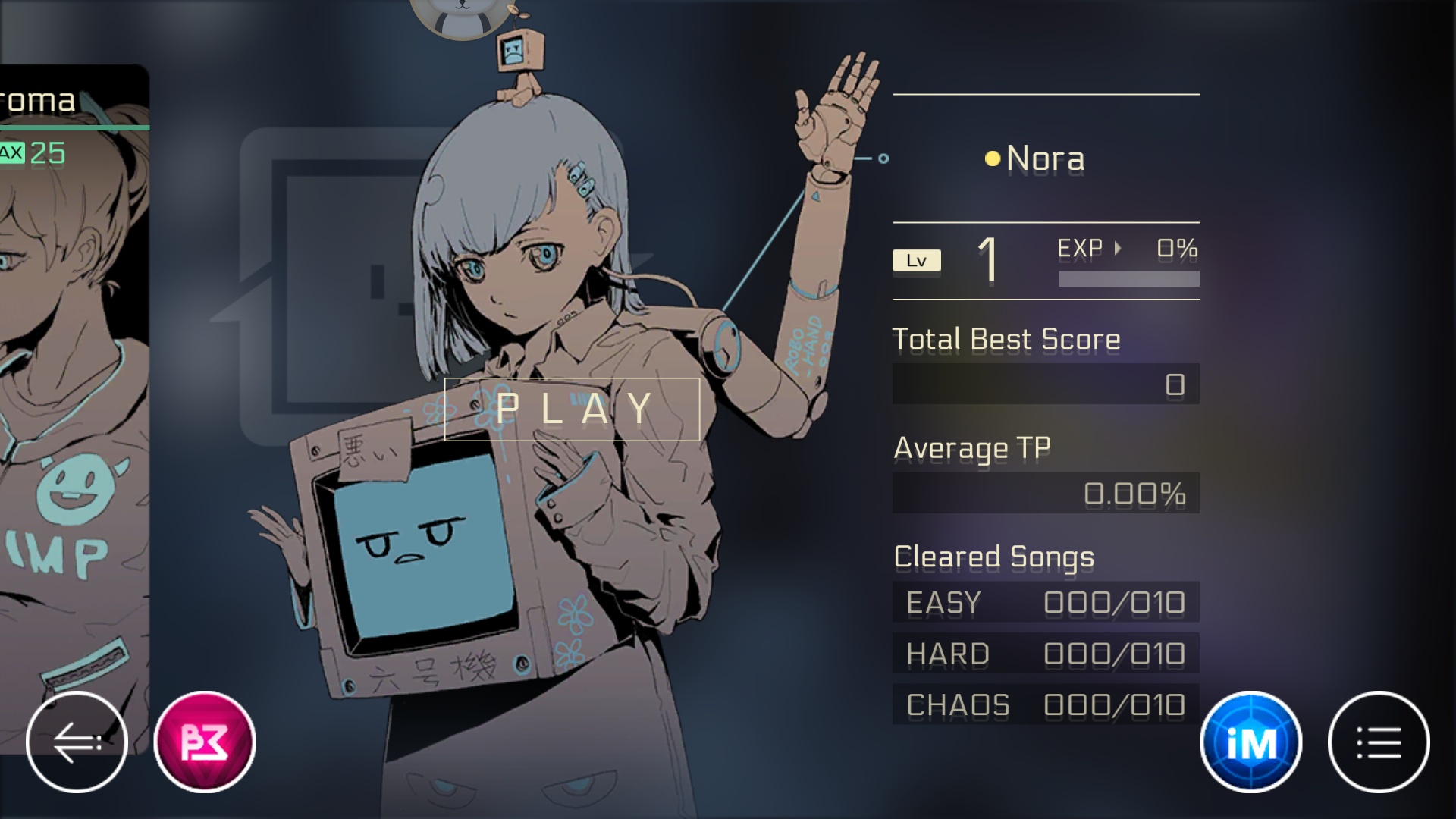Expand the EASY cleared songs row
Viewport: 1456px width, 819px height.
click(1046, 603)
